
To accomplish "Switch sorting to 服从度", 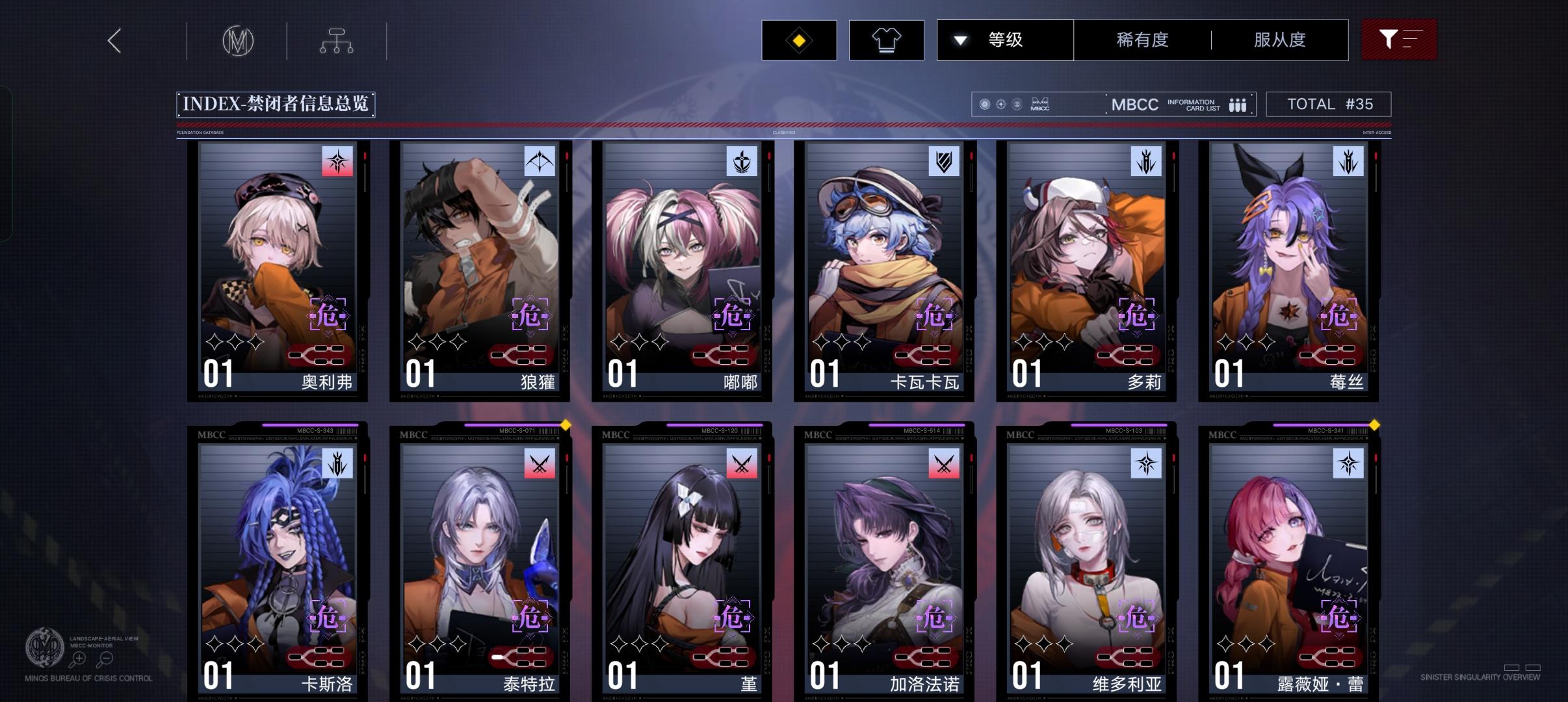I will [1278, 40].
